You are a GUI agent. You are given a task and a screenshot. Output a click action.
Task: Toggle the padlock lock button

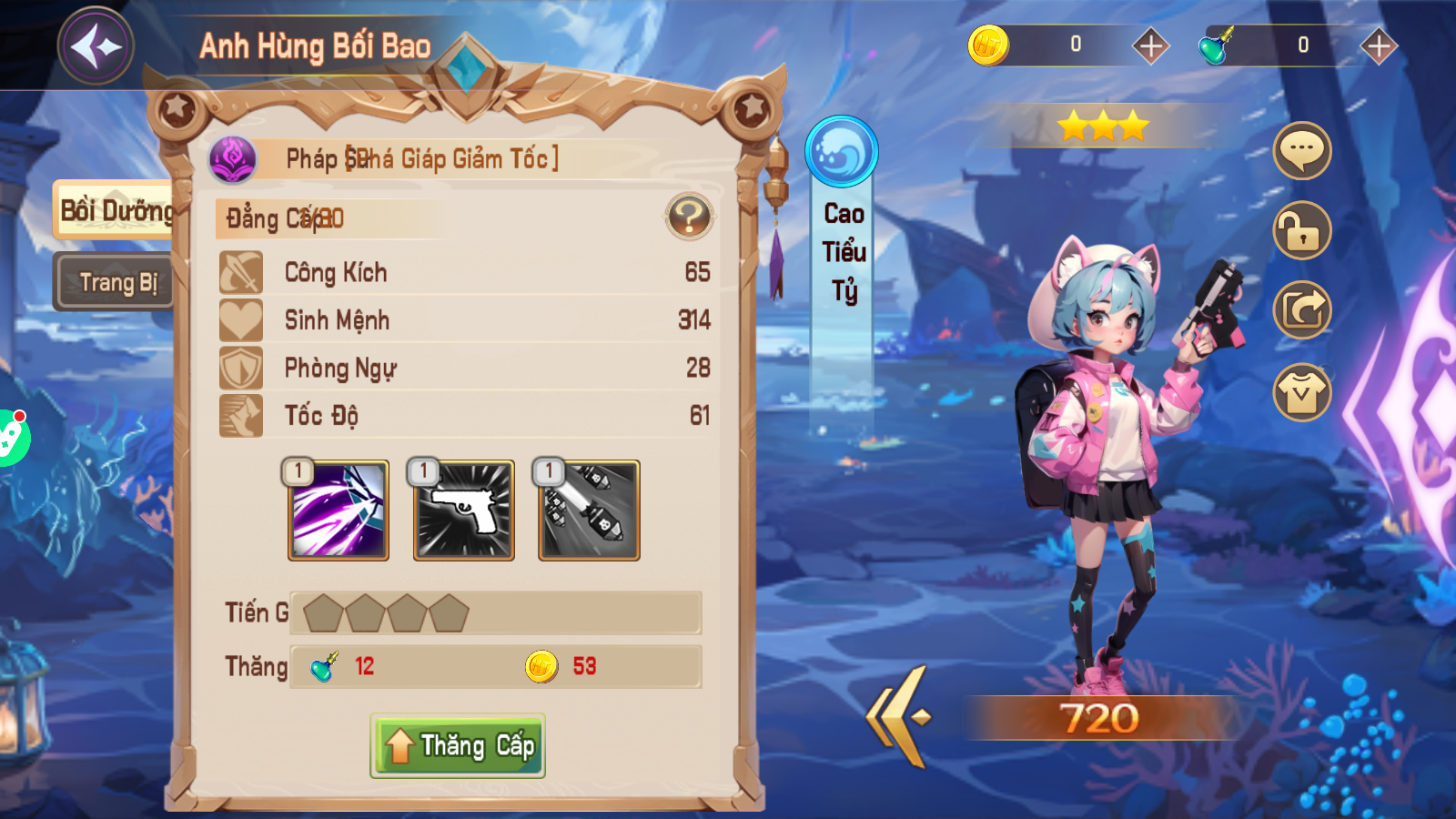point(1302,230)
